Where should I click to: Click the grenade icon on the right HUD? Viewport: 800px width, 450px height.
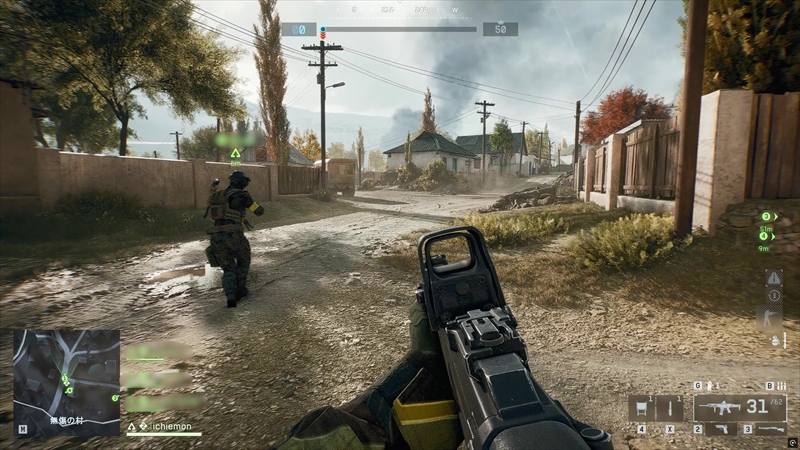773,340
